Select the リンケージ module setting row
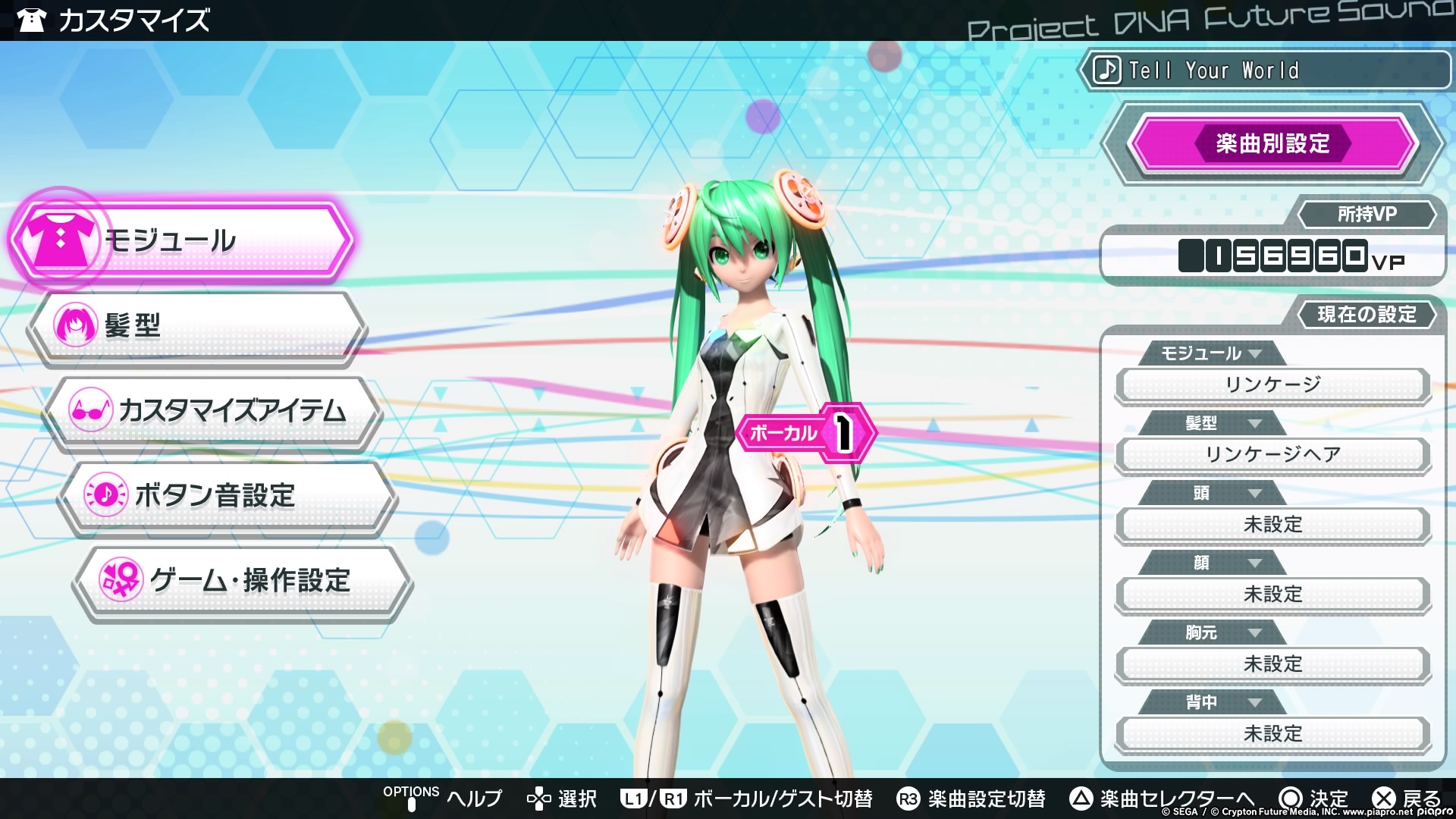1456x819 pixels. pos(1272,384)
